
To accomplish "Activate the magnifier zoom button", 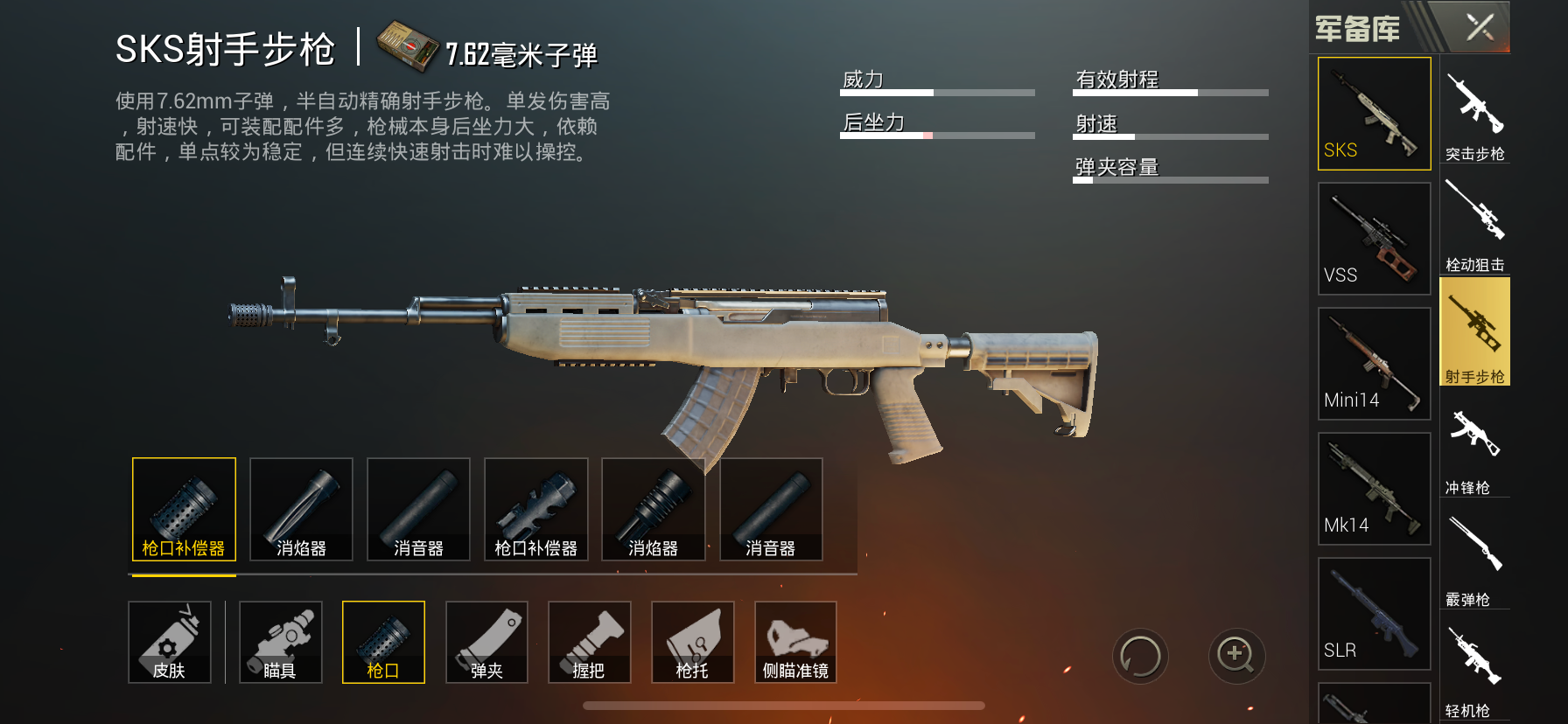I will [x=1236, y=656].
